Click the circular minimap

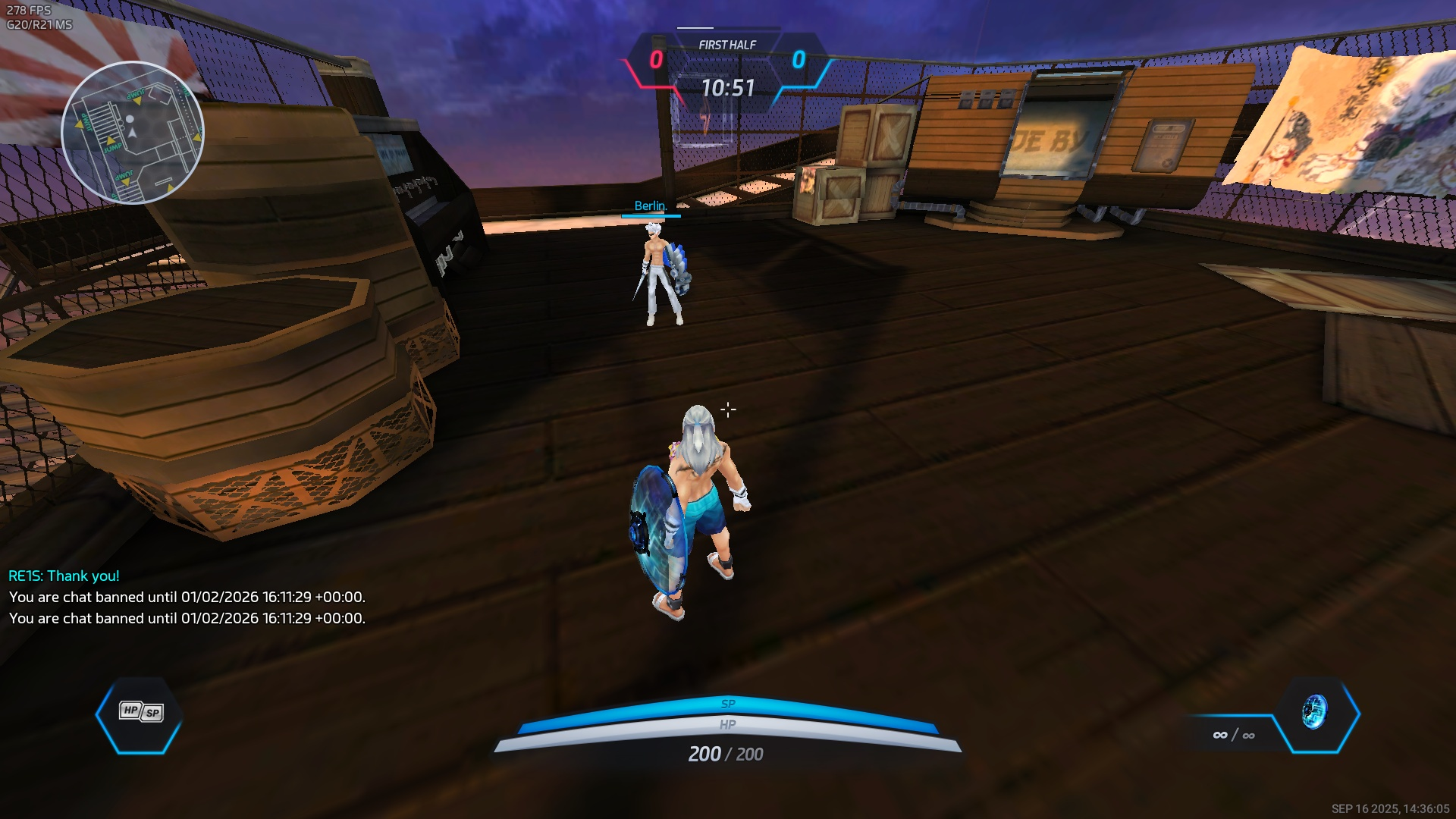click(x=133, y=133)
